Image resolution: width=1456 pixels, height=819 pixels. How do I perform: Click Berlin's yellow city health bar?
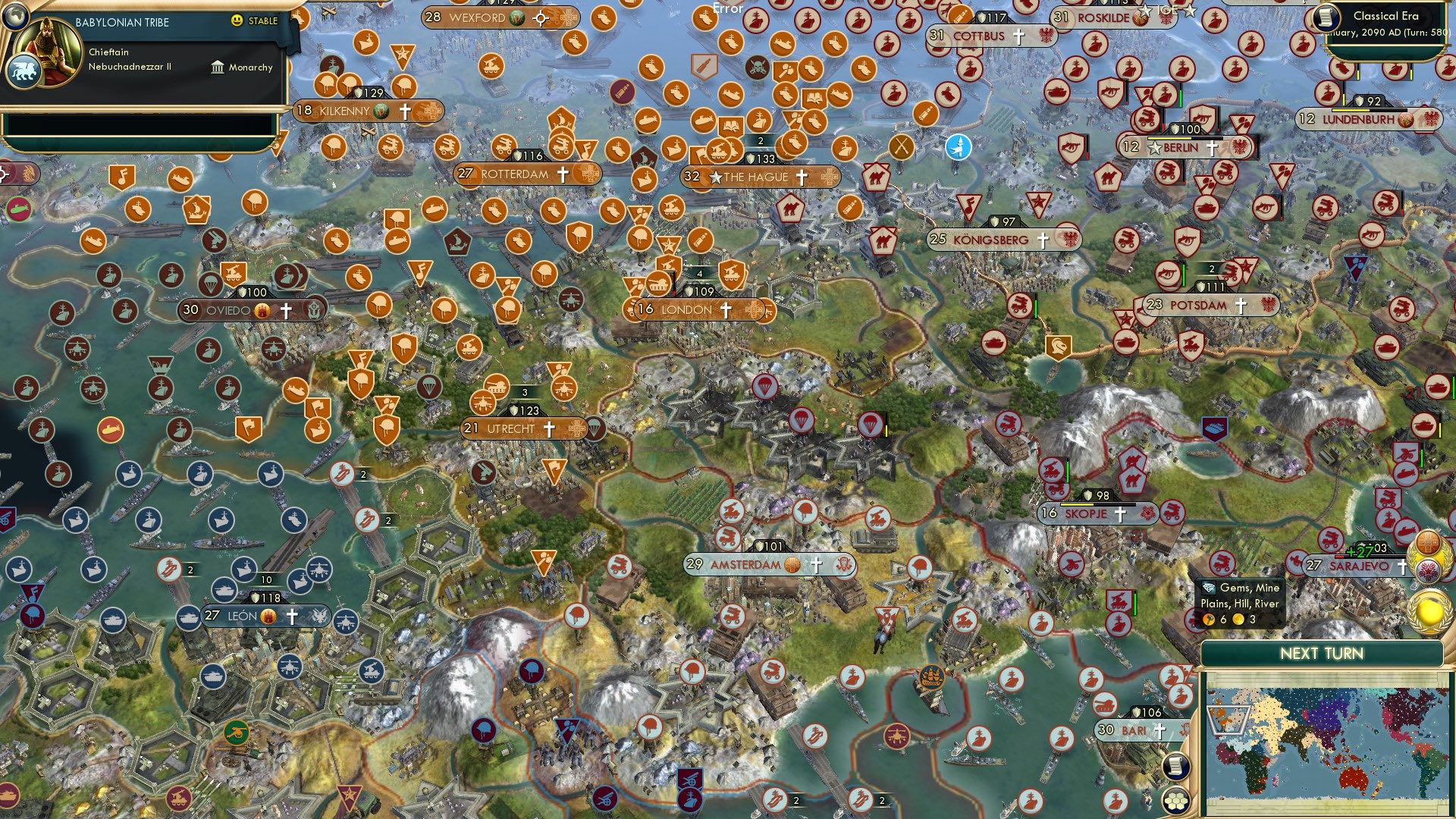[x=1169, y=138]
